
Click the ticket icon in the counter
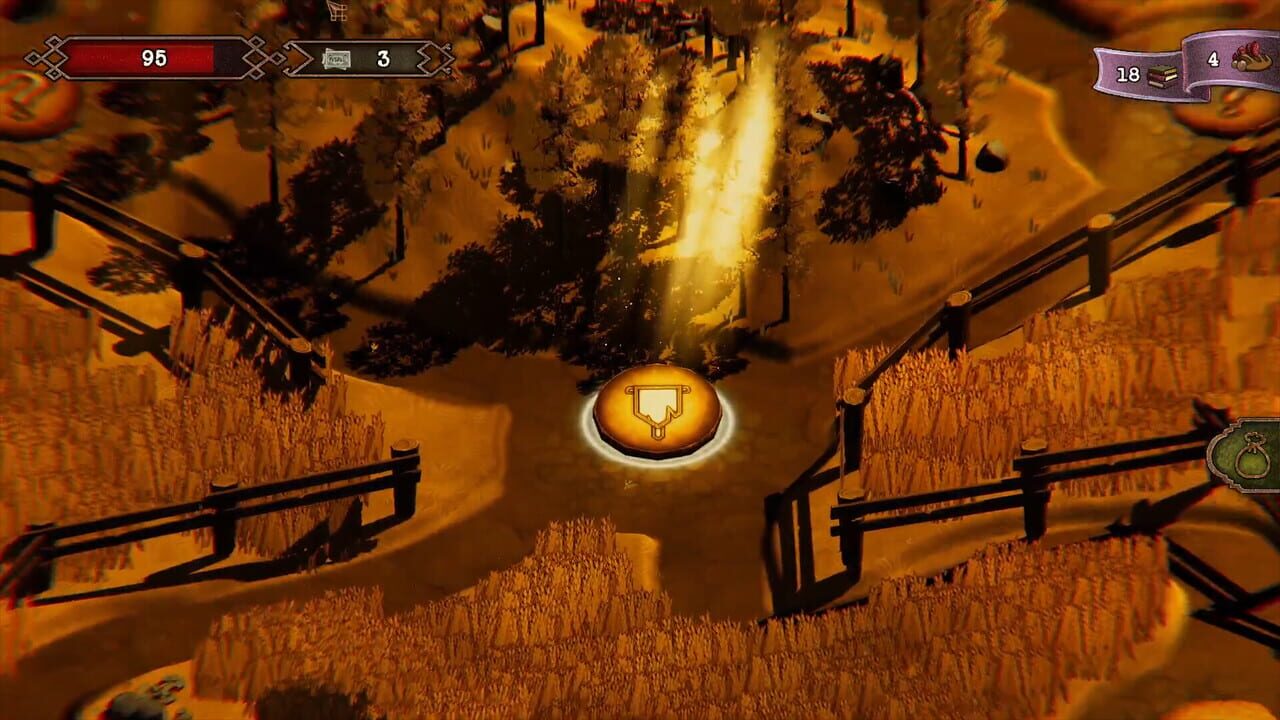337,60
